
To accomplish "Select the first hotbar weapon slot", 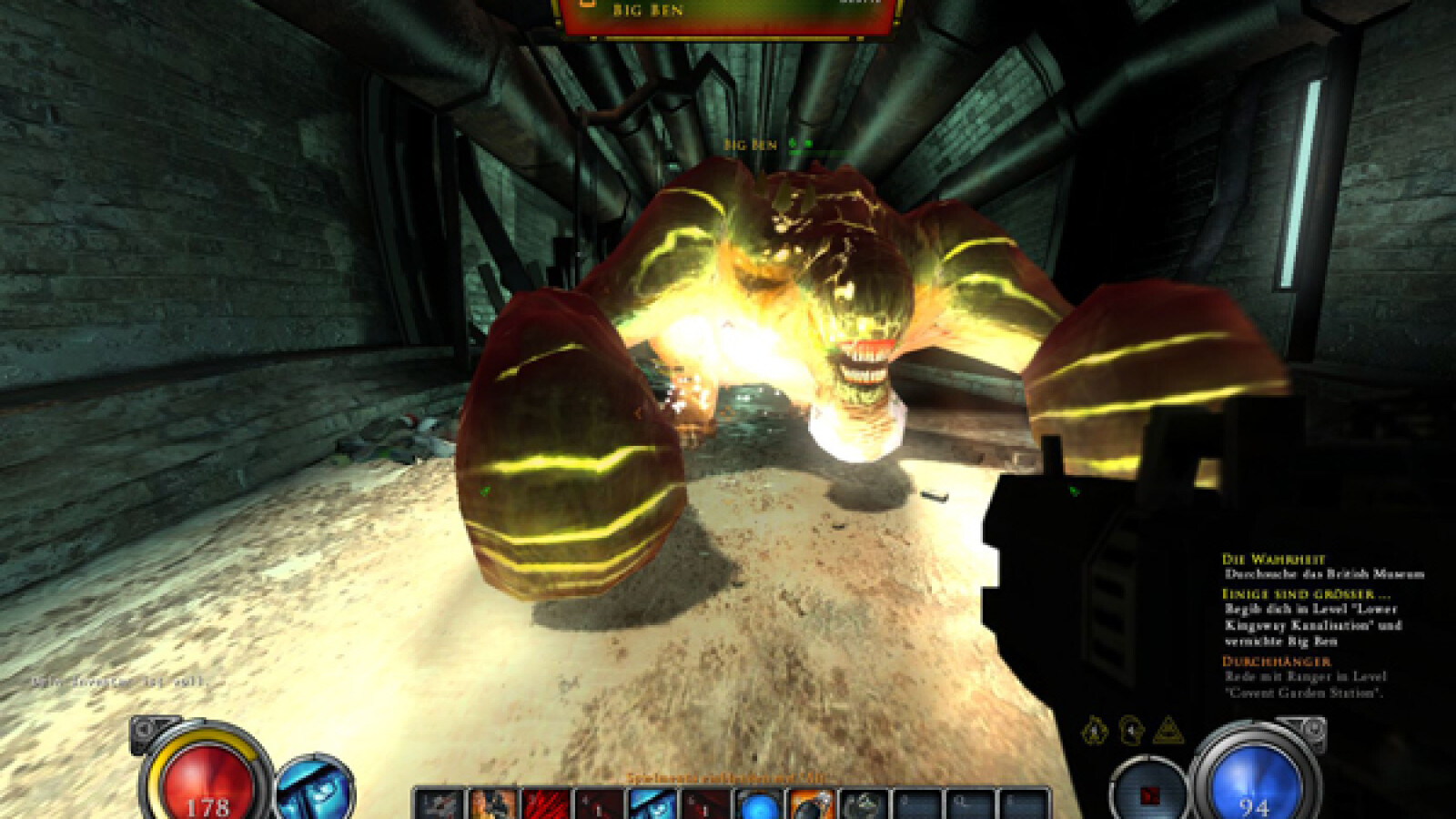I will coord(440,804).
